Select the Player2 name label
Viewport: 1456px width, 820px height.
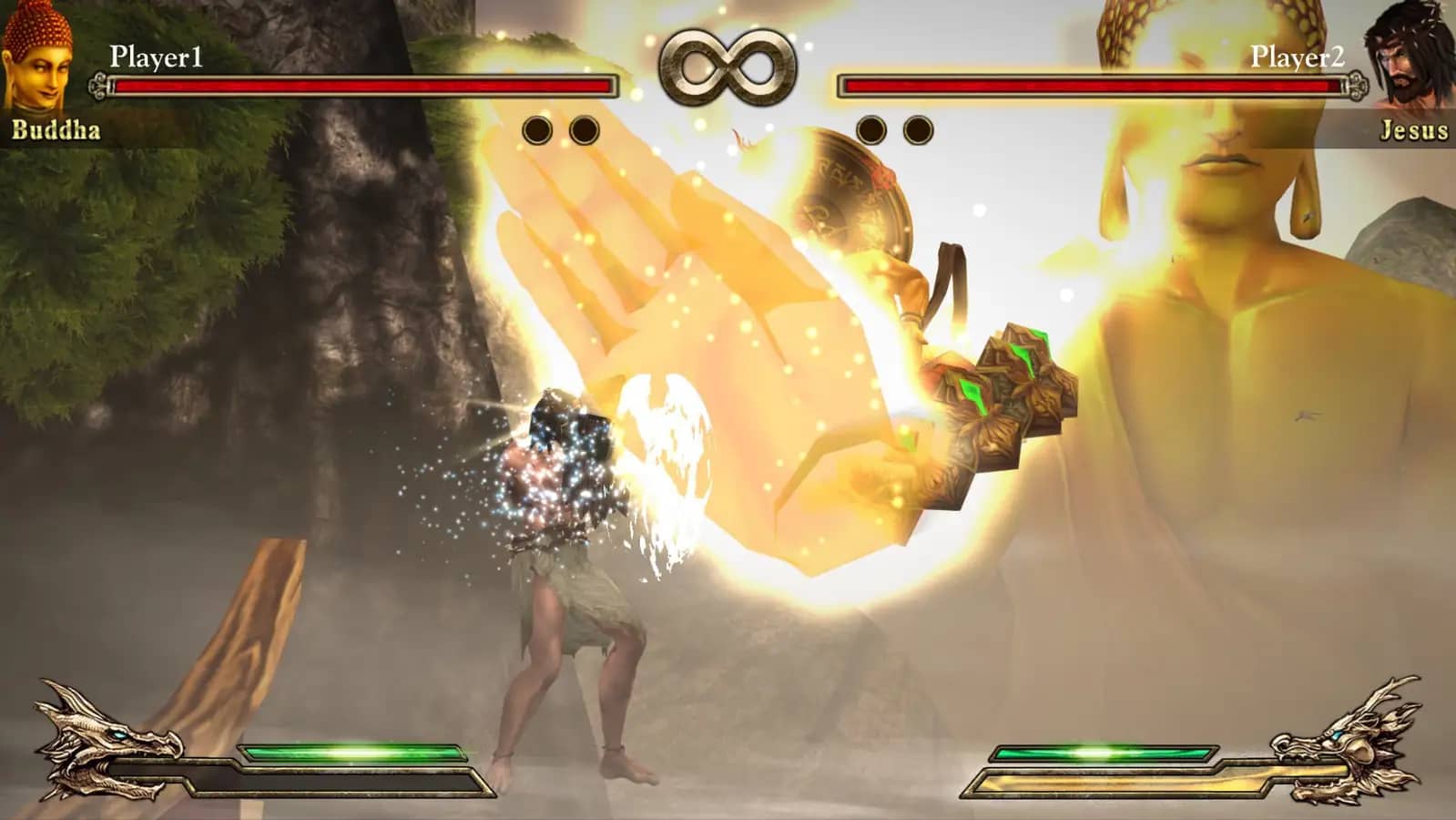1297,56
